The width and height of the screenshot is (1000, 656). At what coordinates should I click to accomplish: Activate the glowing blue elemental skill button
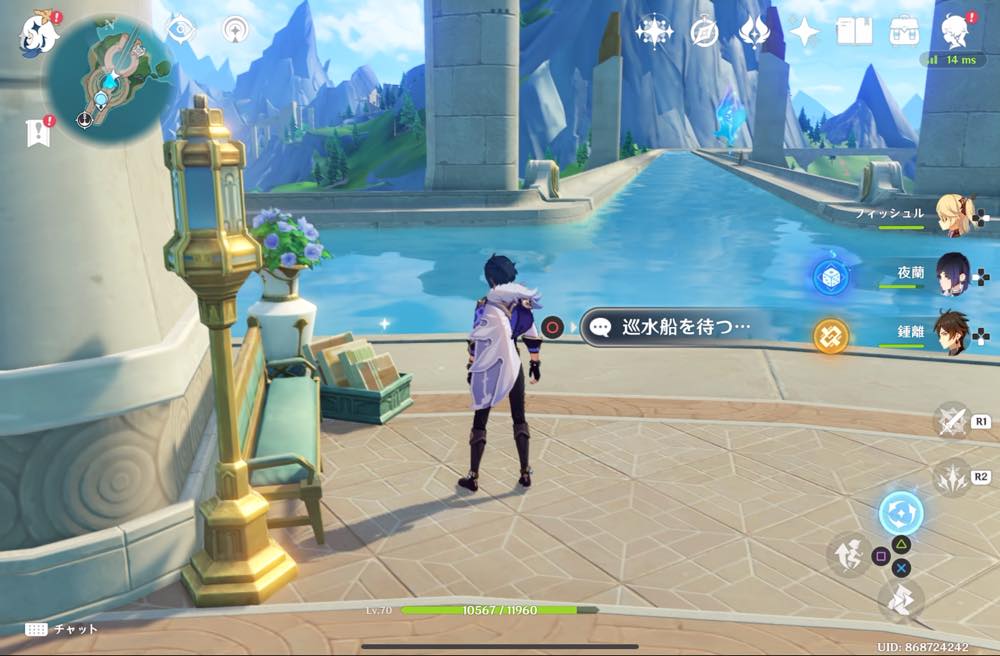tap(900, 513)
